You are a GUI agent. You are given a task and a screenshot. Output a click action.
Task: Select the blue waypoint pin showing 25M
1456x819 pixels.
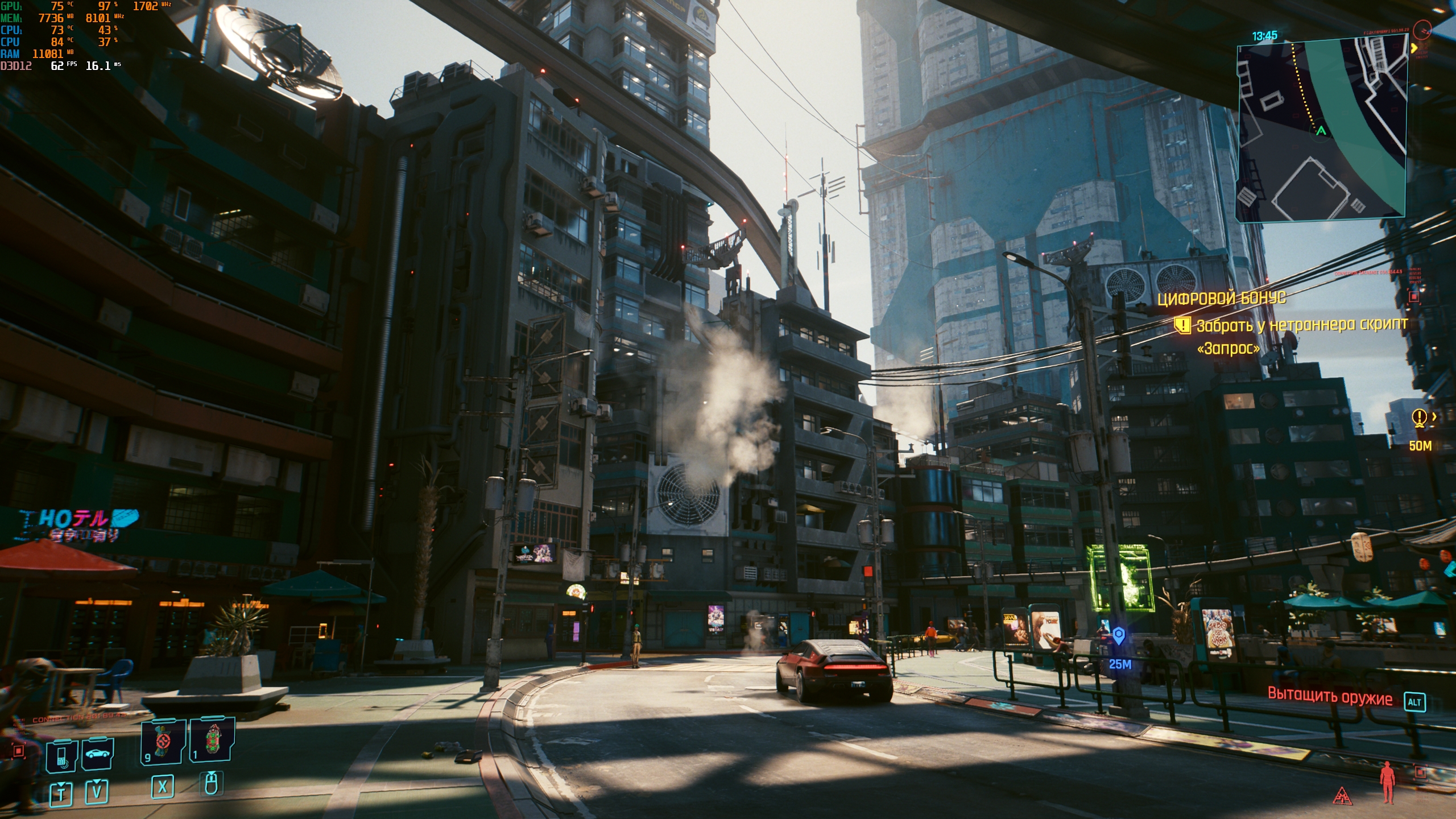[x=1119, y=635]
